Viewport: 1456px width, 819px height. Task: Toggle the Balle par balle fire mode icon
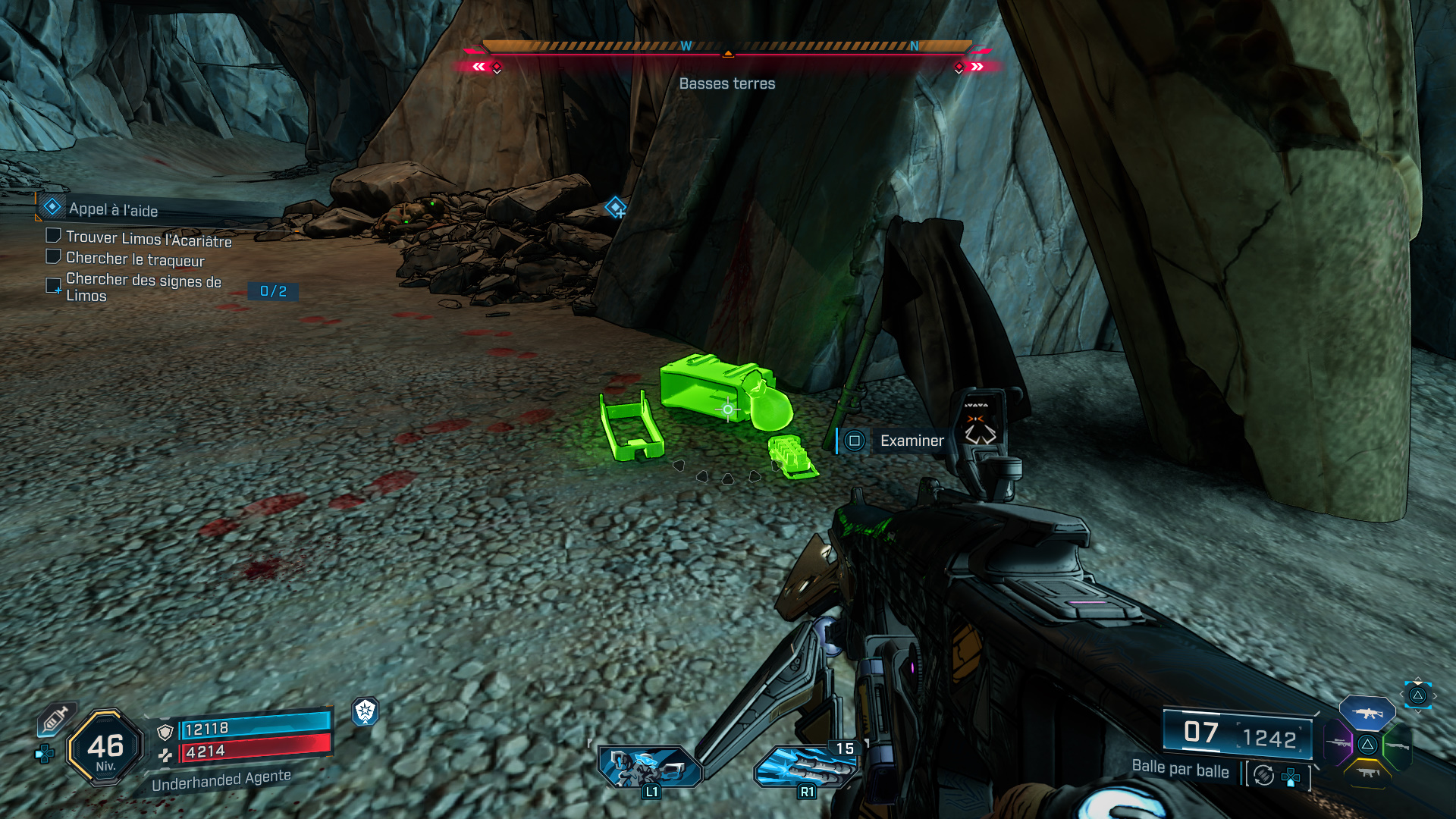tap(1264, 775)
